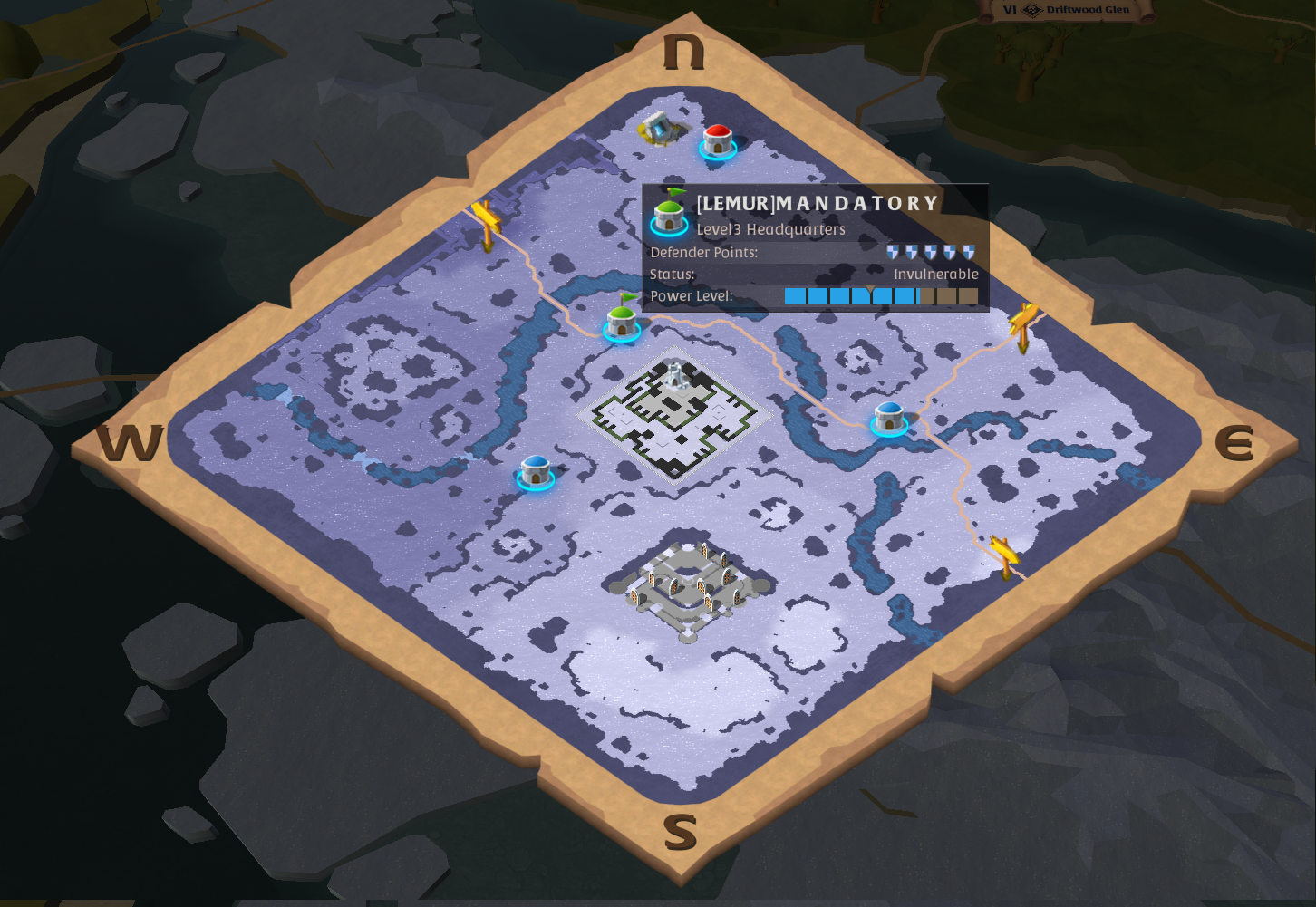Click the green LEMUR headquarters tower on the map
Screen dimensions: 1316x907
tap(622, 326)
